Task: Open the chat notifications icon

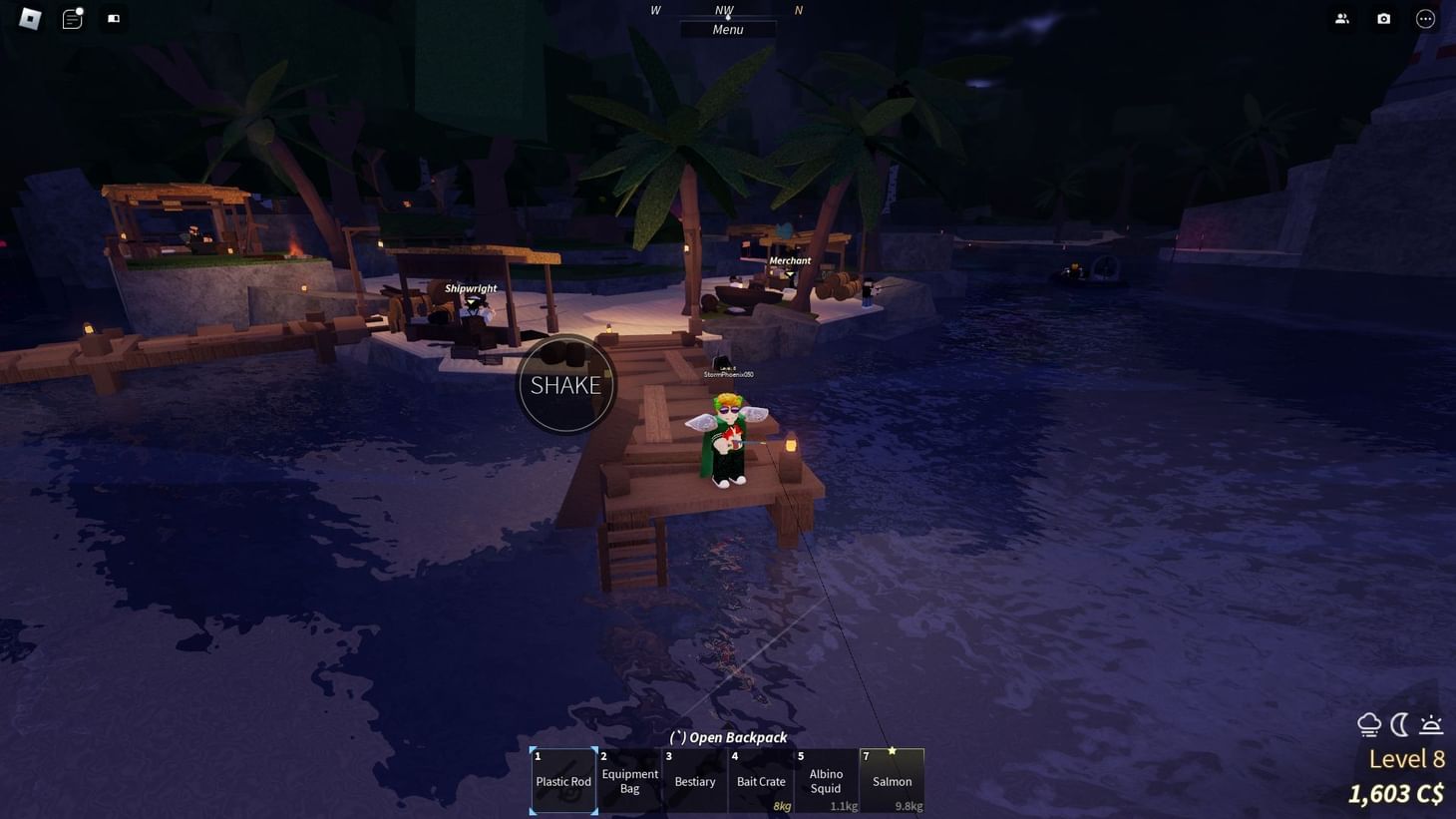Action: [x=71, y=18]
